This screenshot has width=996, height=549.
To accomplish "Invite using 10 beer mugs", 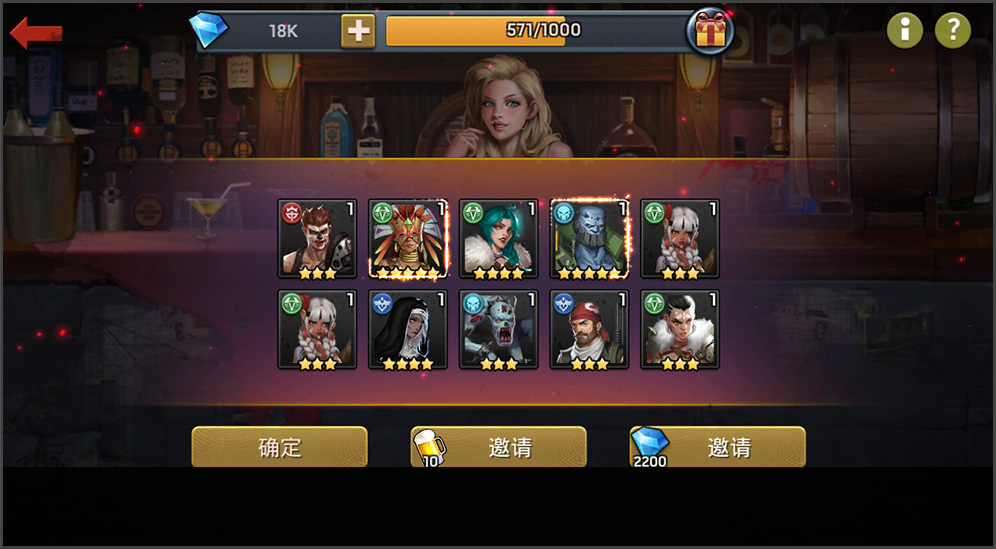I will pyautogui.click(x=499, y=447).
